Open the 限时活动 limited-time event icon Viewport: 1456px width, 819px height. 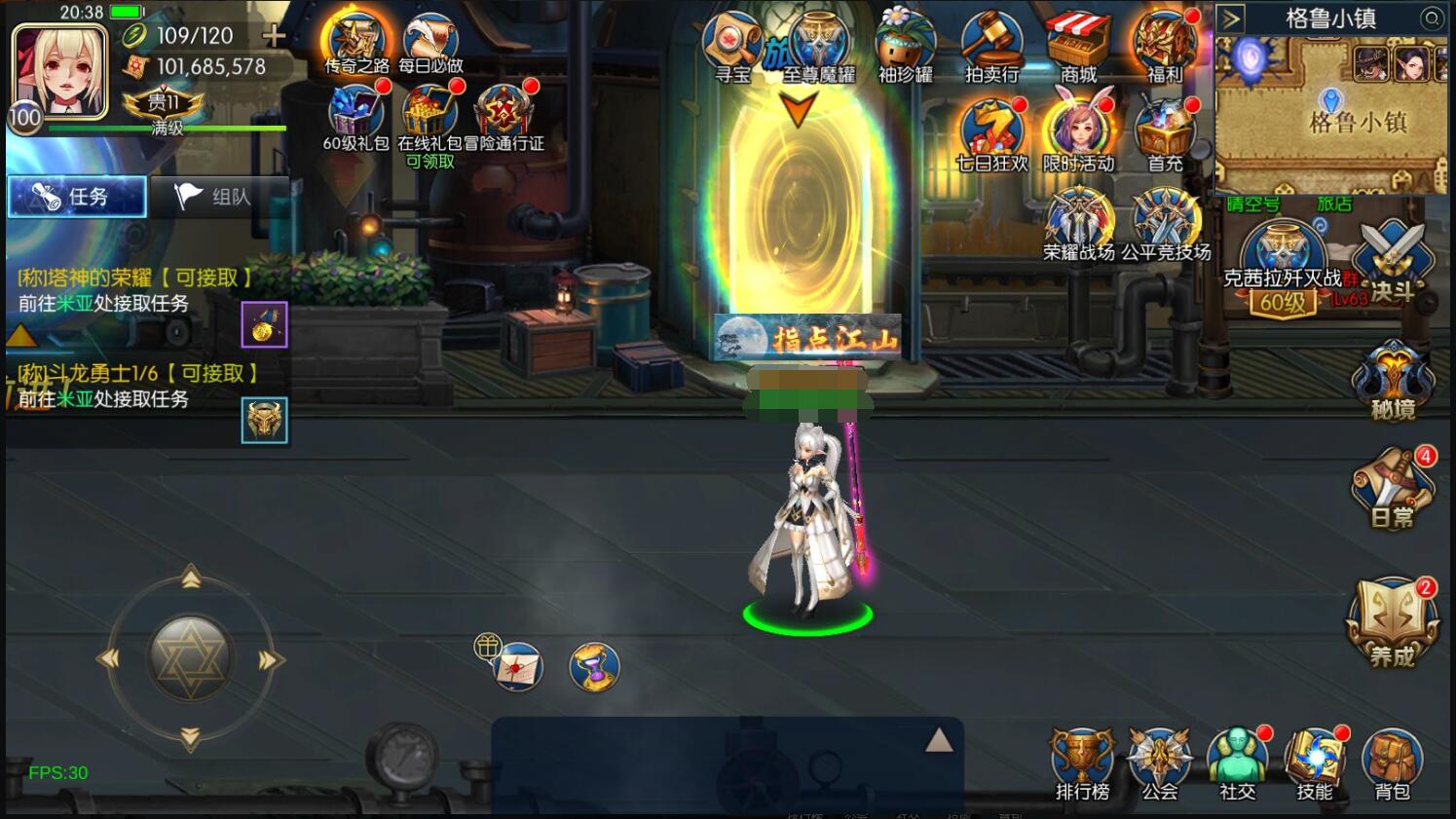coord(1079,125)
